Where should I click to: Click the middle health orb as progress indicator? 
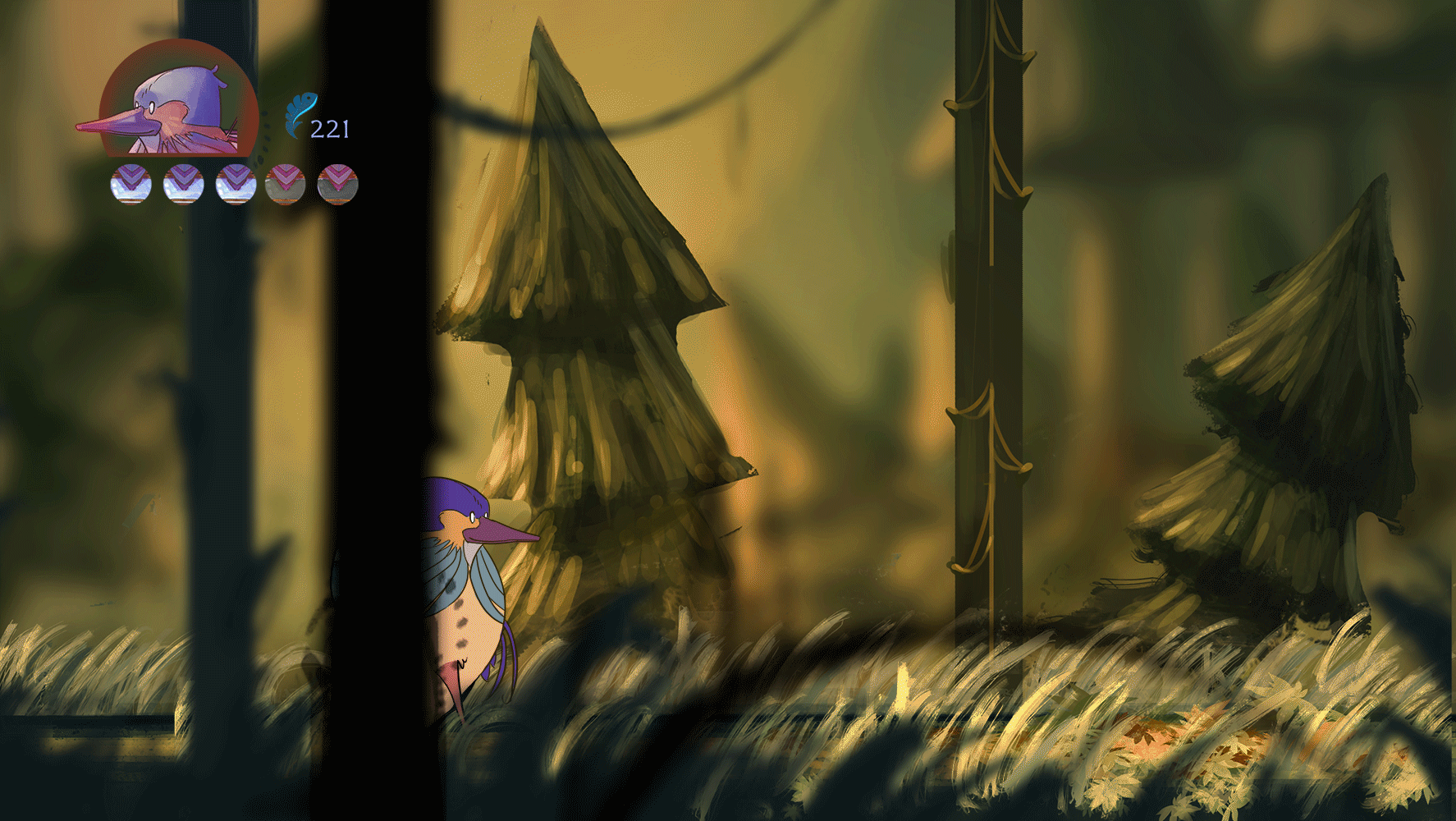(234, 184)
